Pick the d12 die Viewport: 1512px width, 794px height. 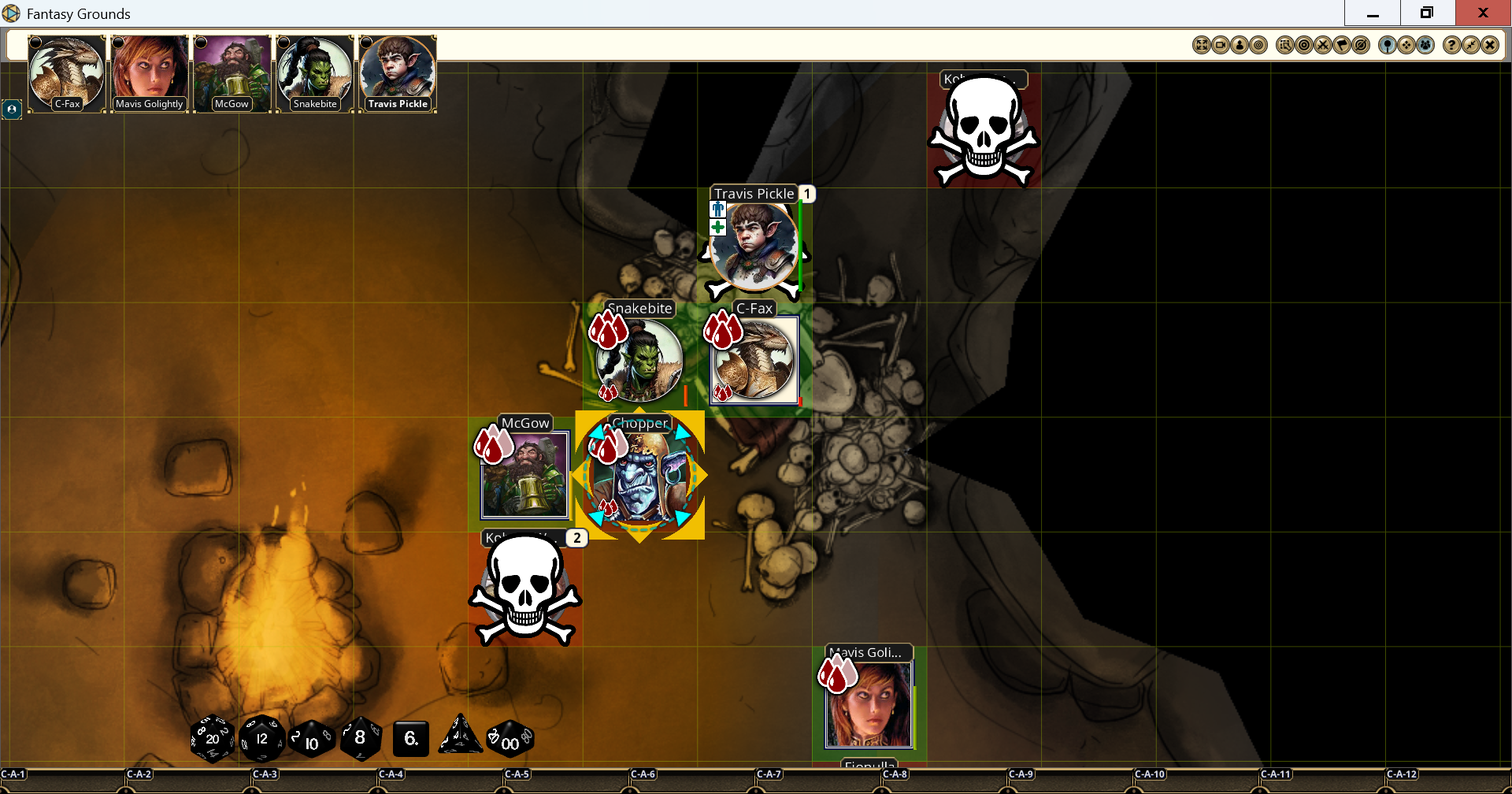click(261, 739)
